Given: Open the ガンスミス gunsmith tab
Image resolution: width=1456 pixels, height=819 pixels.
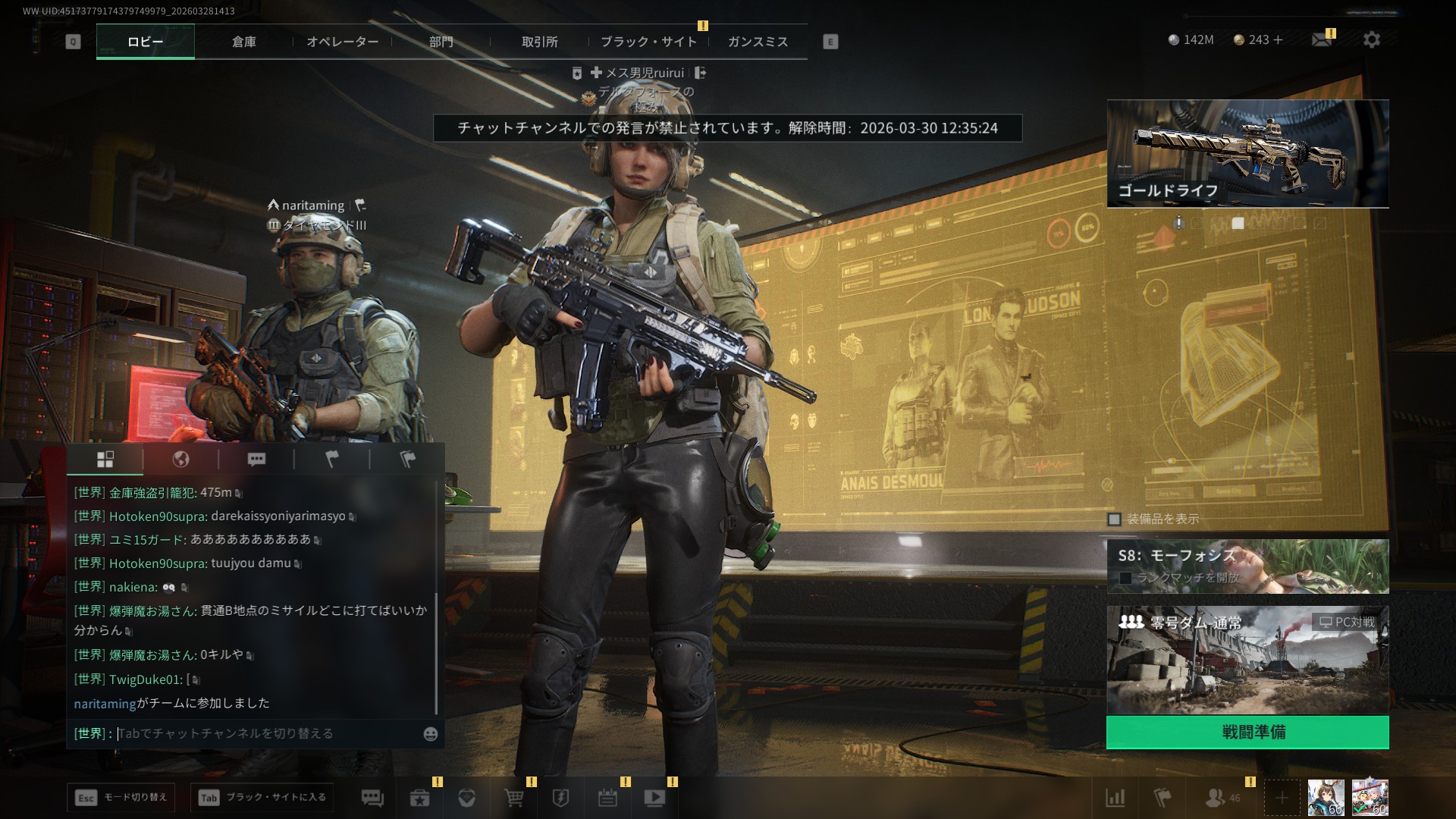Looking at the screenshot, I should [758, 42].
